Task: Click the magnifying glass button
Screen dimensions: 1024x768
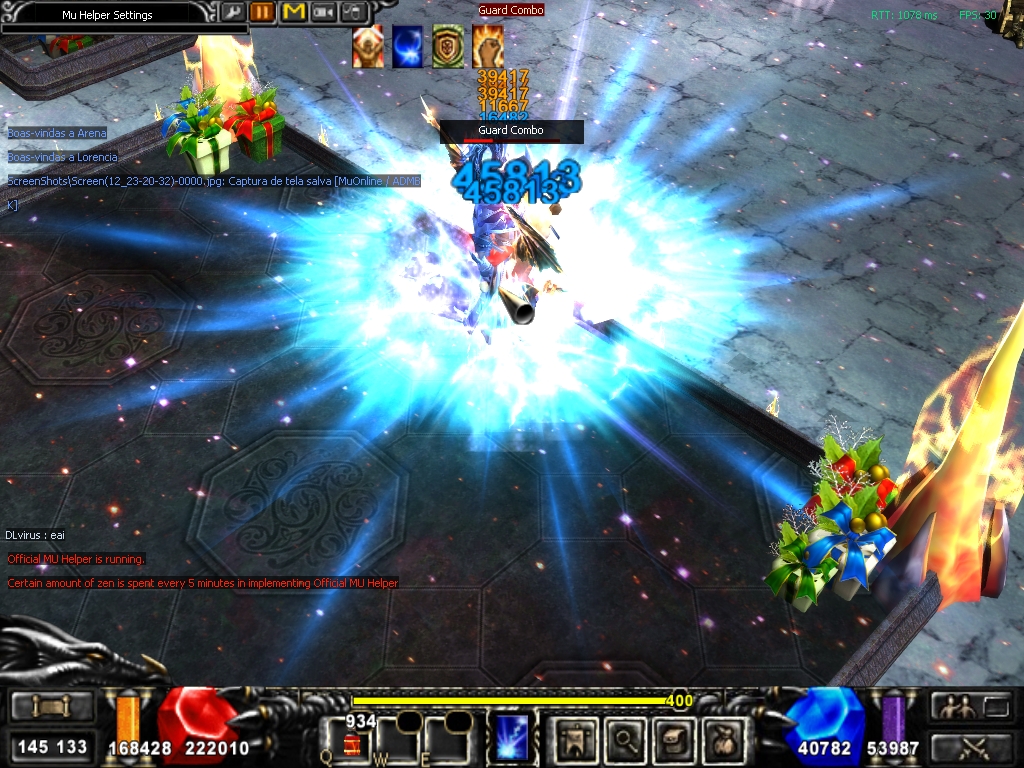Action: 626,739
